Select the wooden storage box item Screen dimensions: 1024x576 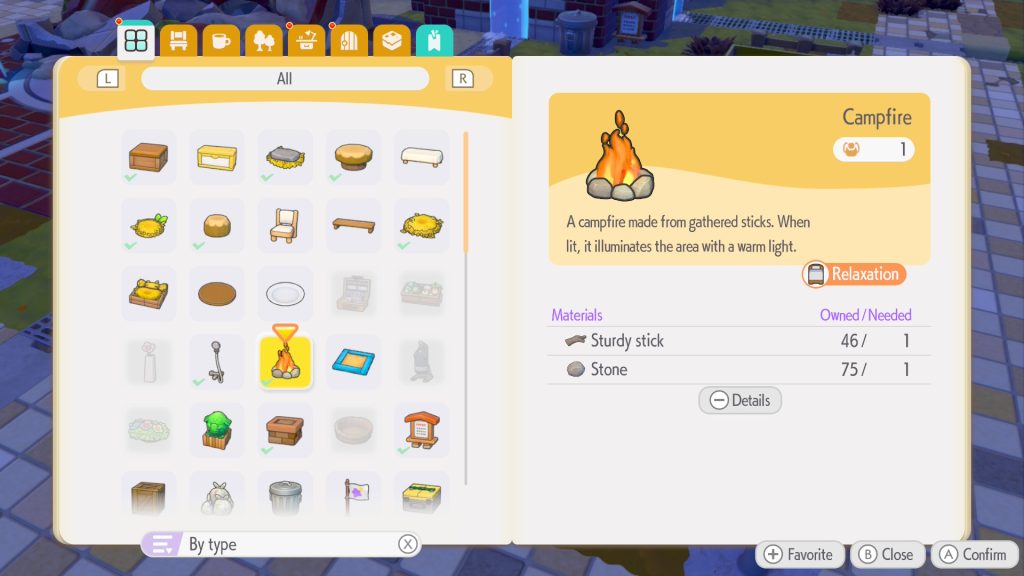point(149,157)
